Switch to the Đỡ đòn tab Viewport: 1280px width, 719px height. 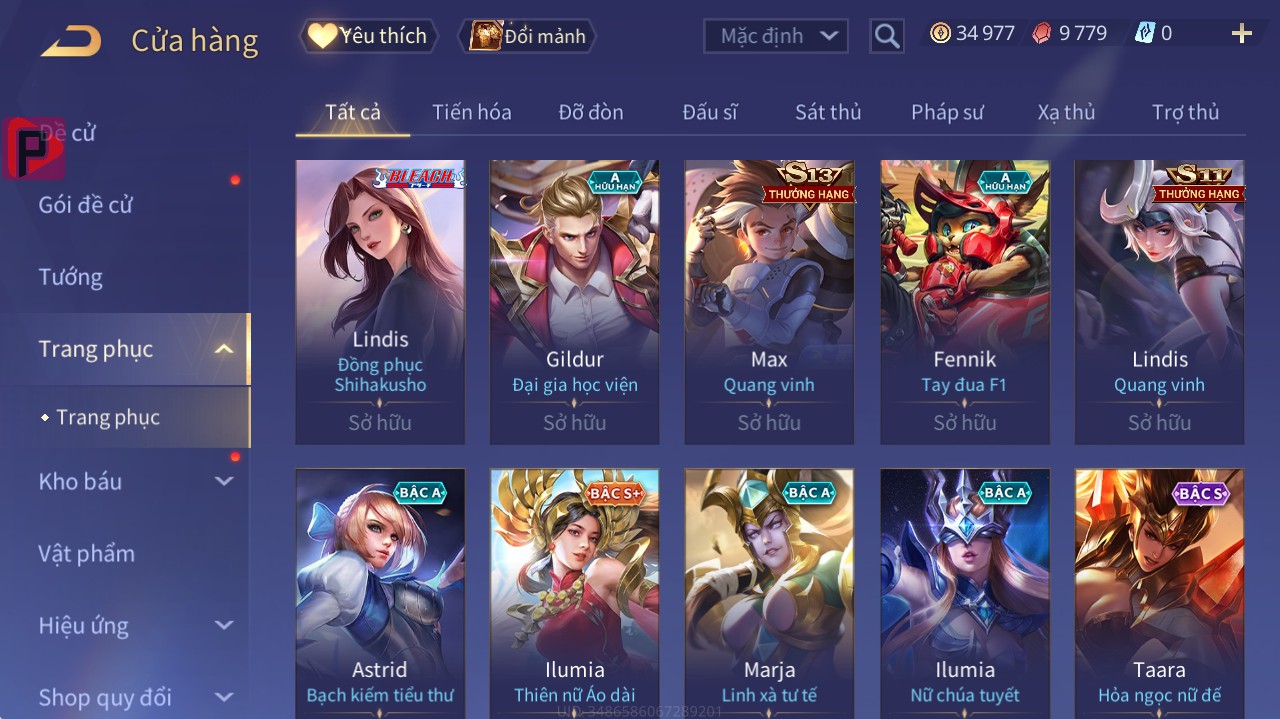(x=590, y=112)
